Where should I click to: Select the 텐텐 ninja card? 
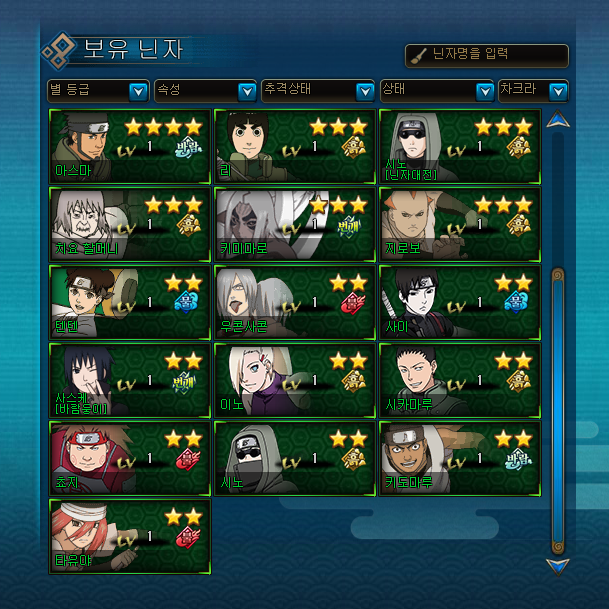click(130, 302)
